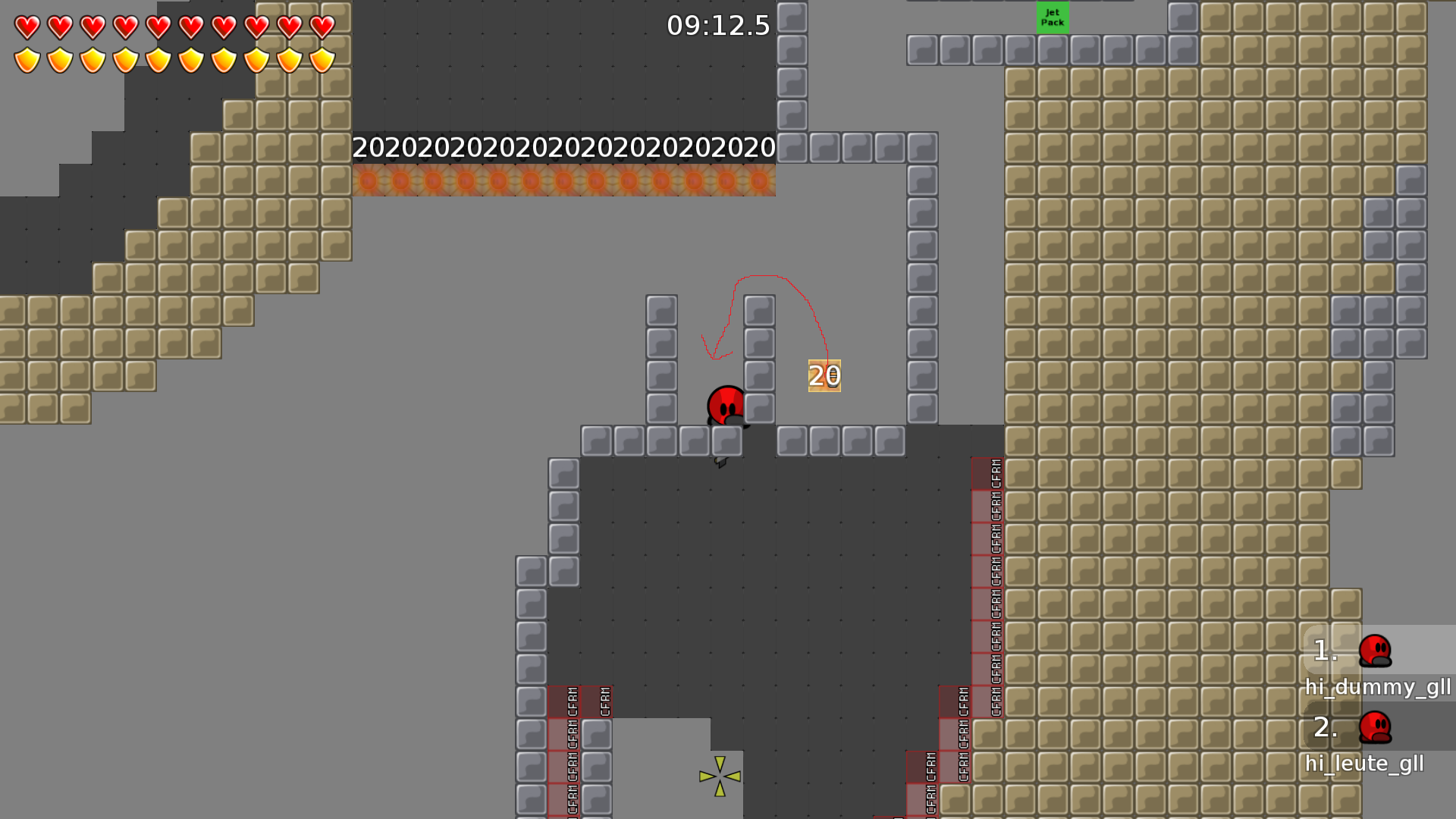The image size is (1456, 819).
Task: Click the green Jet Pack tile
Action: (x=1053, y=17)
